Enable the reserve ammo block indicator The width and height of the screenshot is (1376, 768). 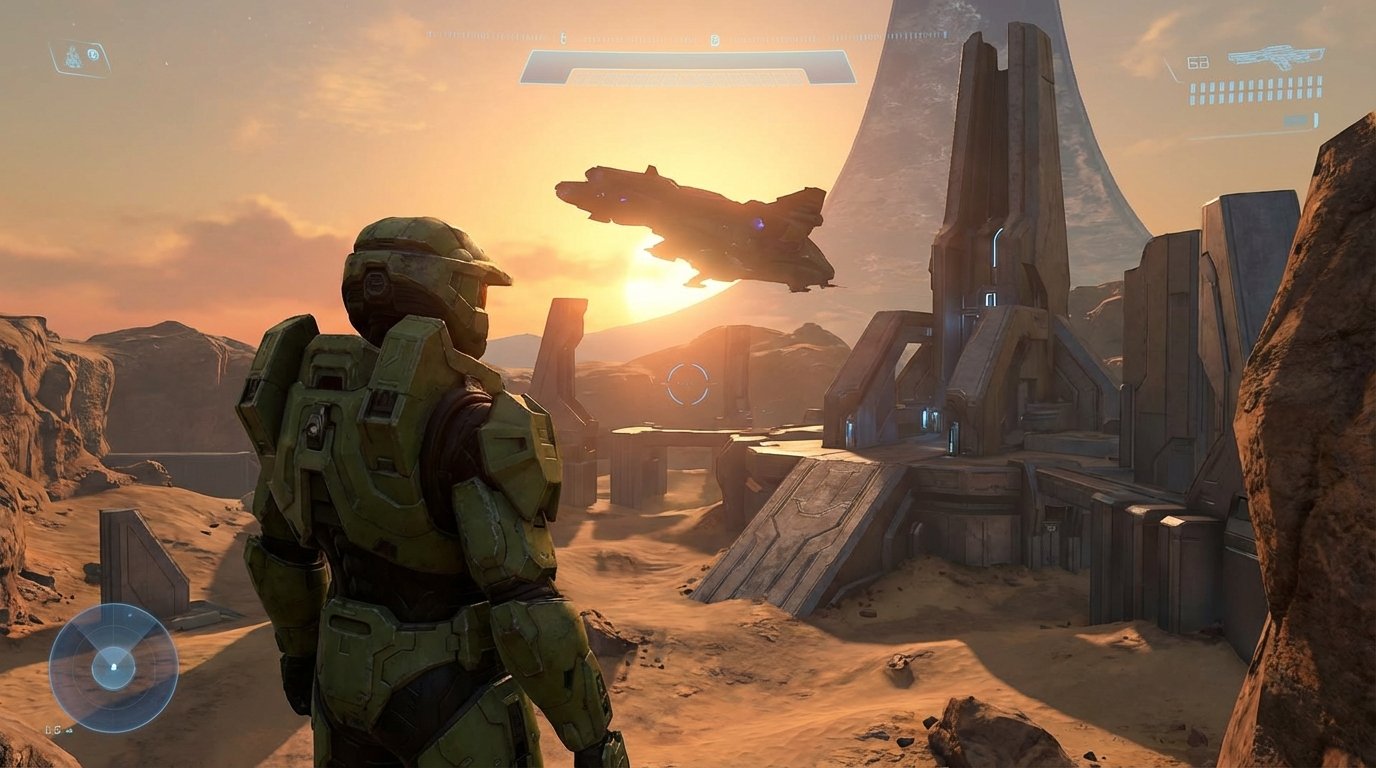pyautogui.click(x=1255, y=90)
